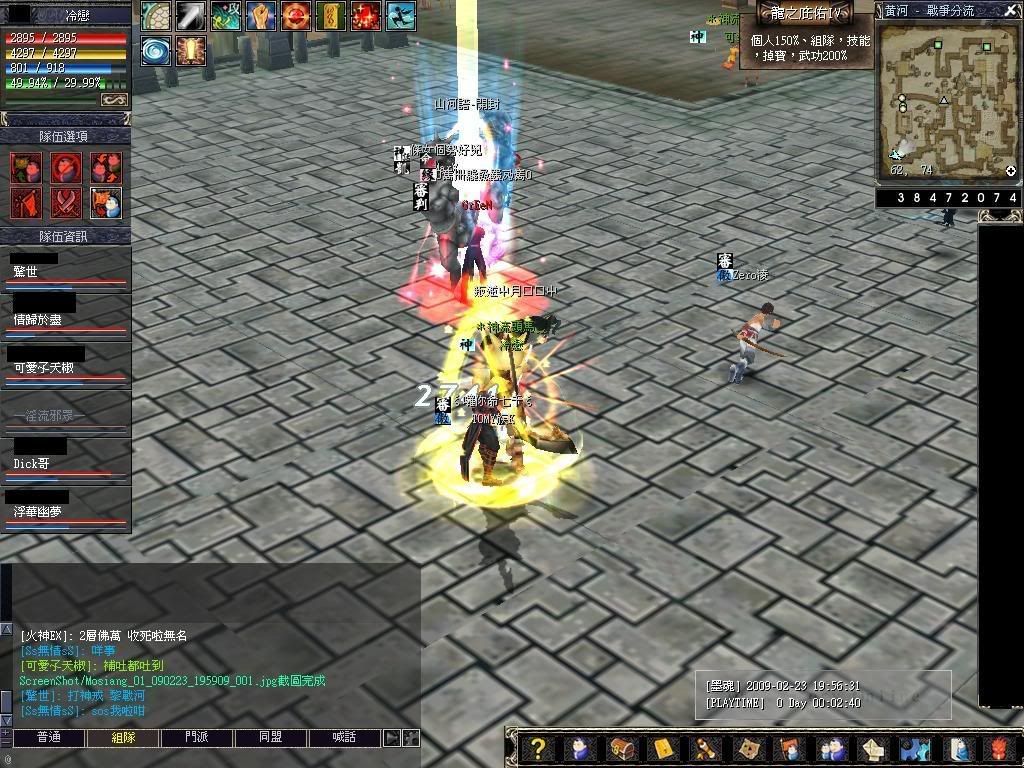Screen dimensions: 1024x768
Task: Trigger the flying kick skill icon
Action: (x=401, y=15)
